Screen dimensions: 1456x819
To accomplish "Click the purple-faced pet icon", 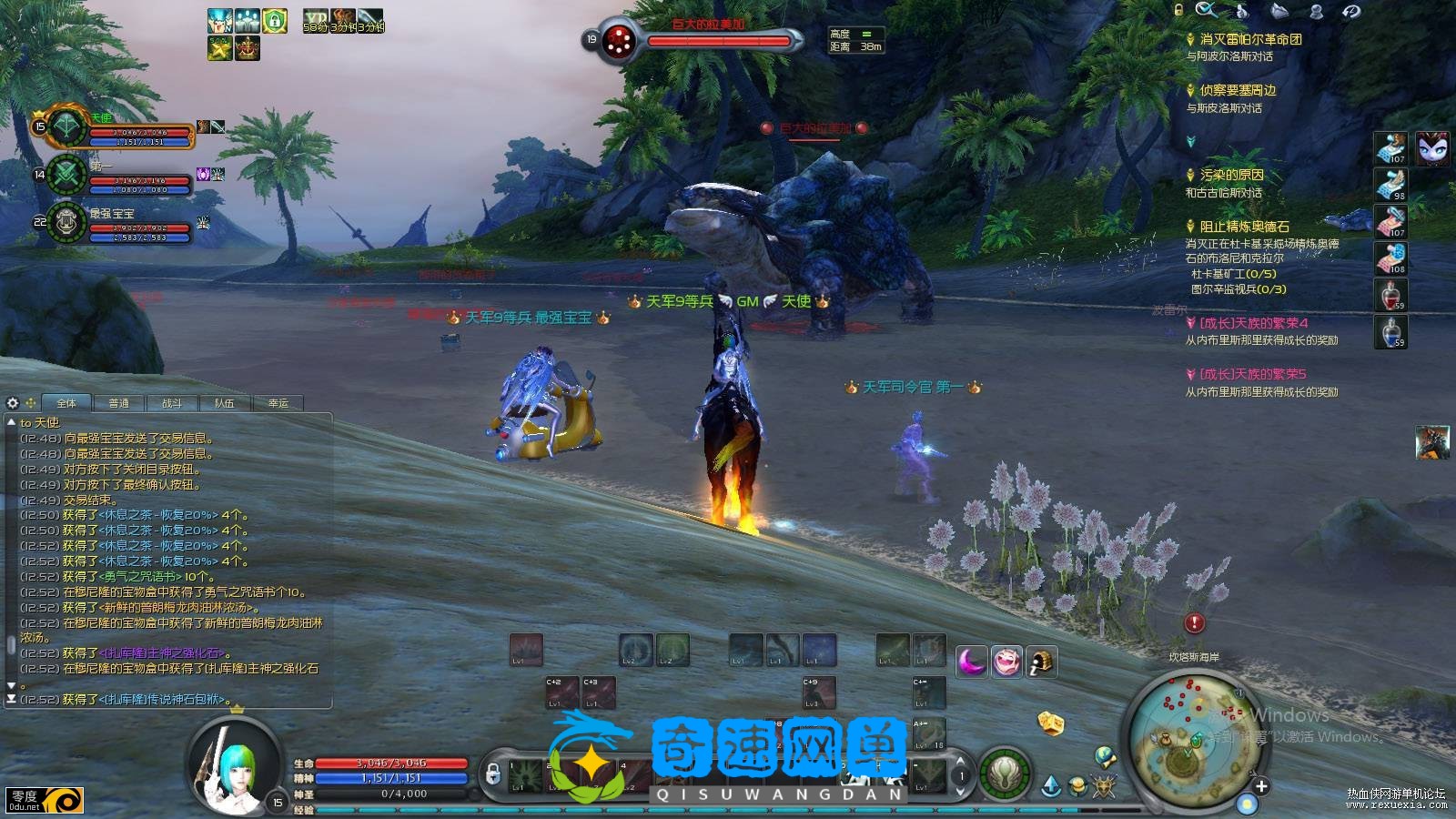I will coord(1431,148).
